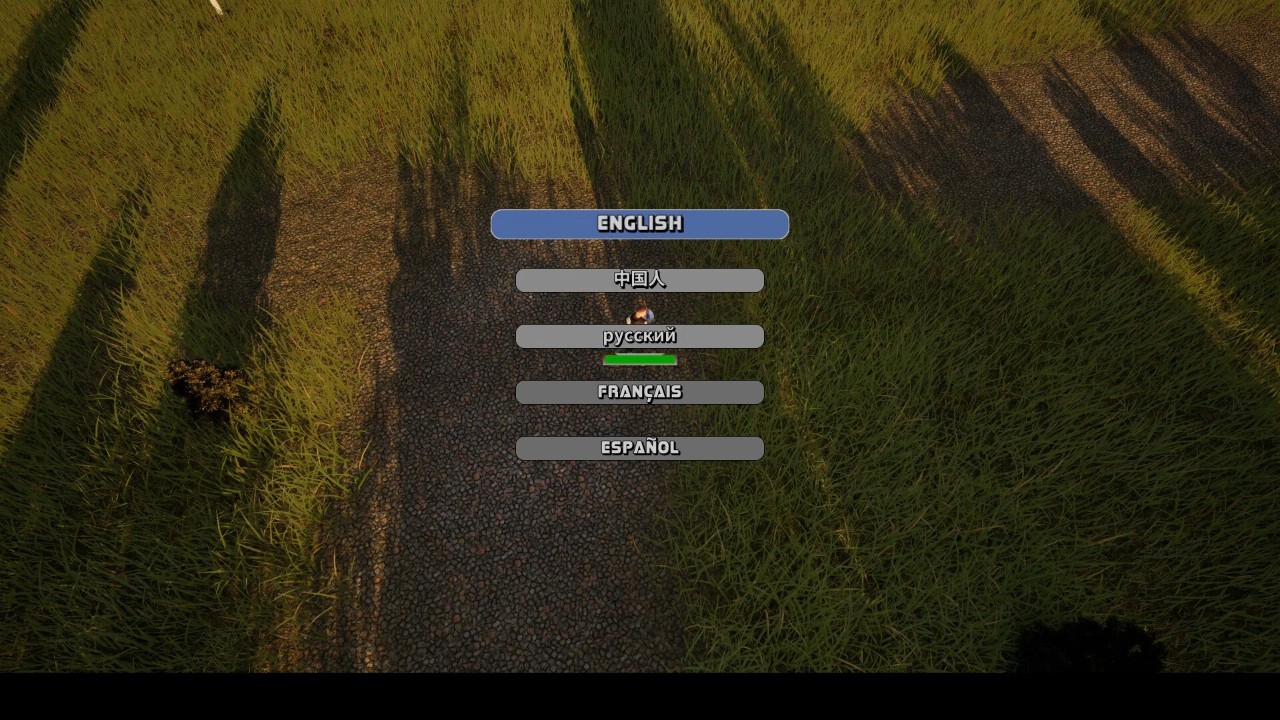This screenshot has height=720, width=1280.
Task: Choose the fourth language in the list
Action: click(640, 392)
